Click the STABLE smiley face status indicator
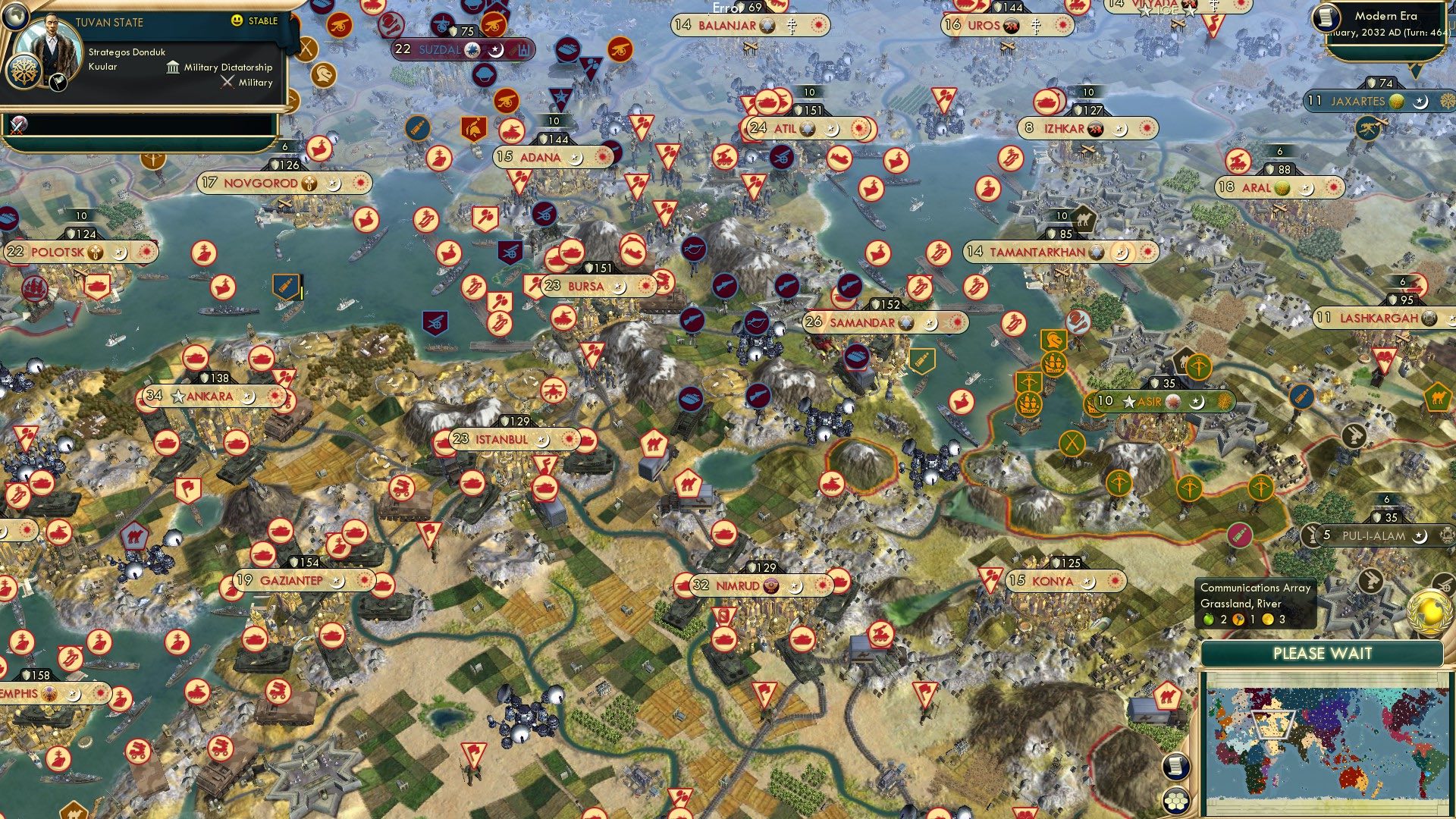This screenshot has width=1456, height=819. [x=237, y=22]
